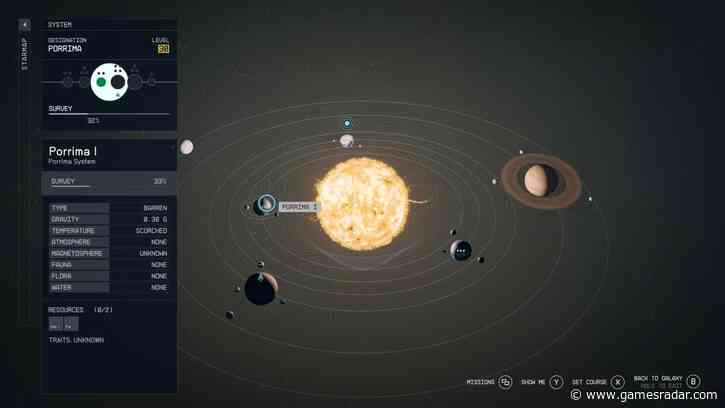This screenshot has width=725, height=408.
Task: Select Porrima I on the star map
Action: pos(266,205)
